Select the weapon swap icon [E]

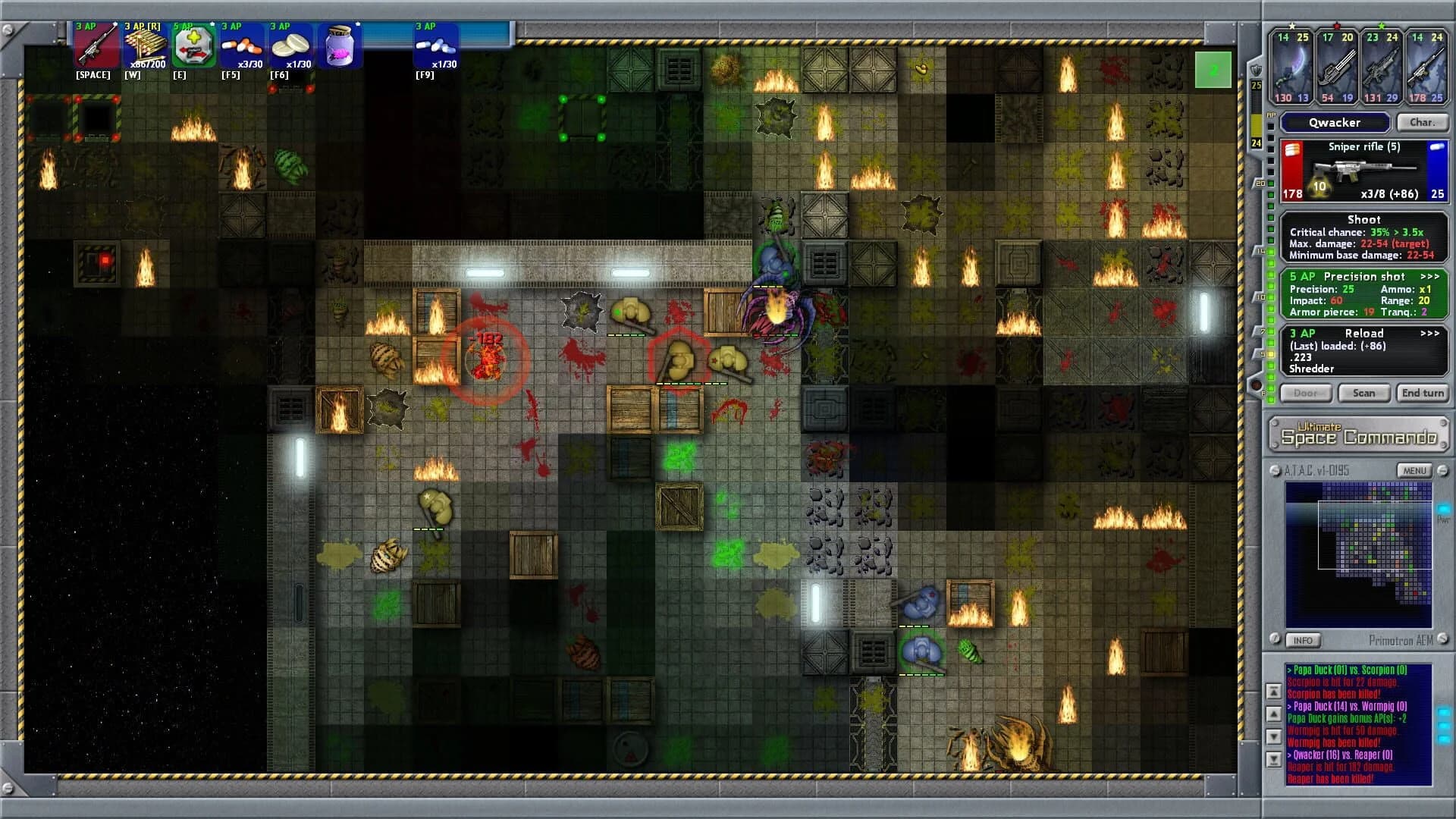click(195, 45)
